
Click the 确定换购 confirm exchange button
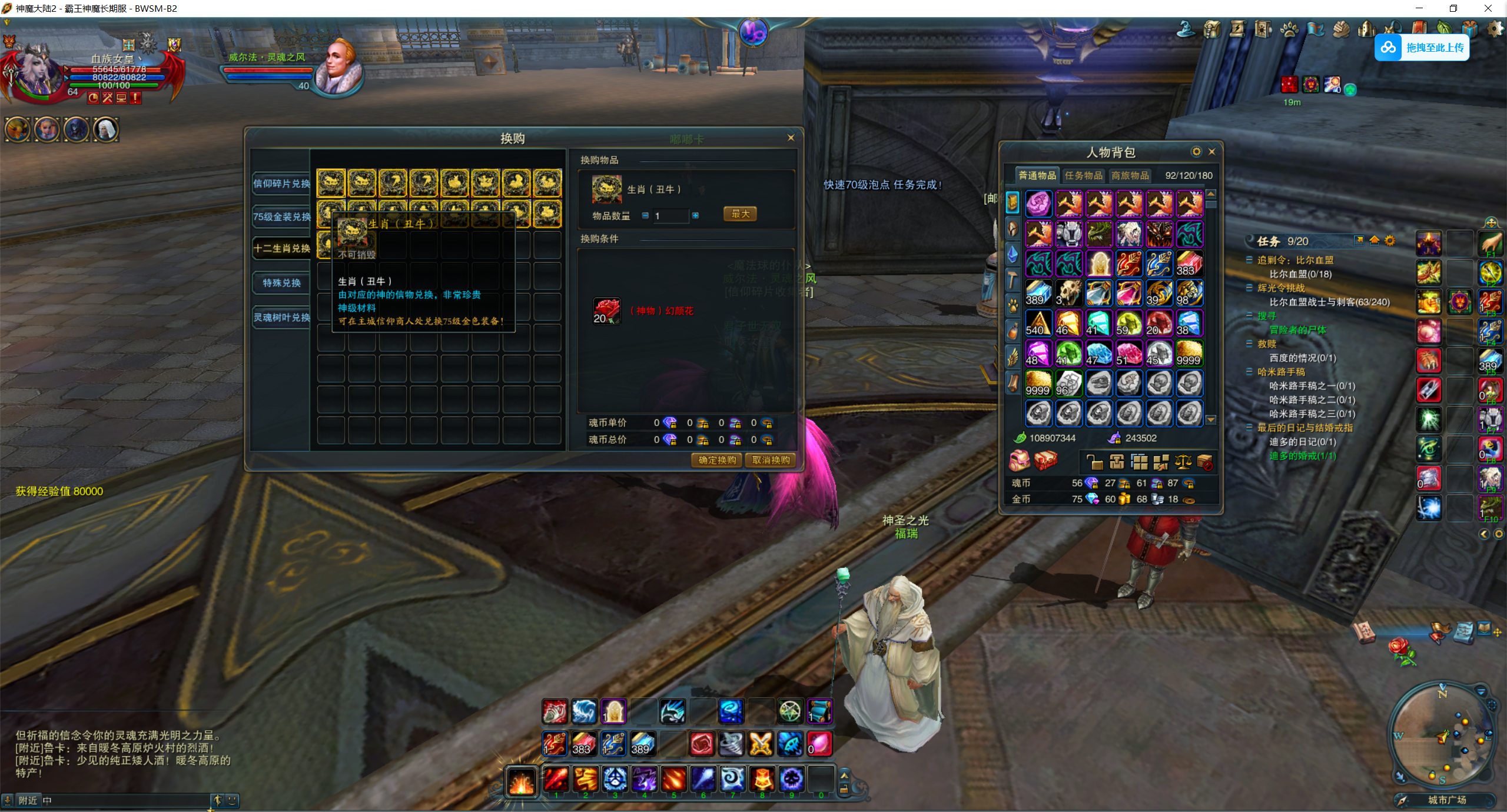click(x=716, y=460)
